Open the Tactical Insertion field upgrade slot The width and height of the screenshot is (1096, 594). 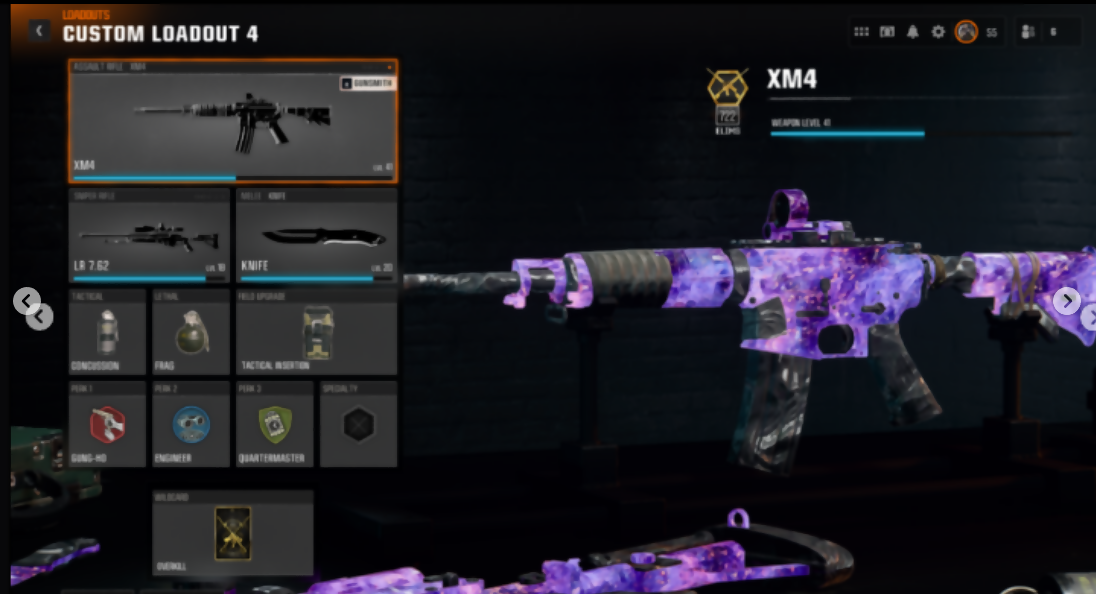[x=316, y=332]
